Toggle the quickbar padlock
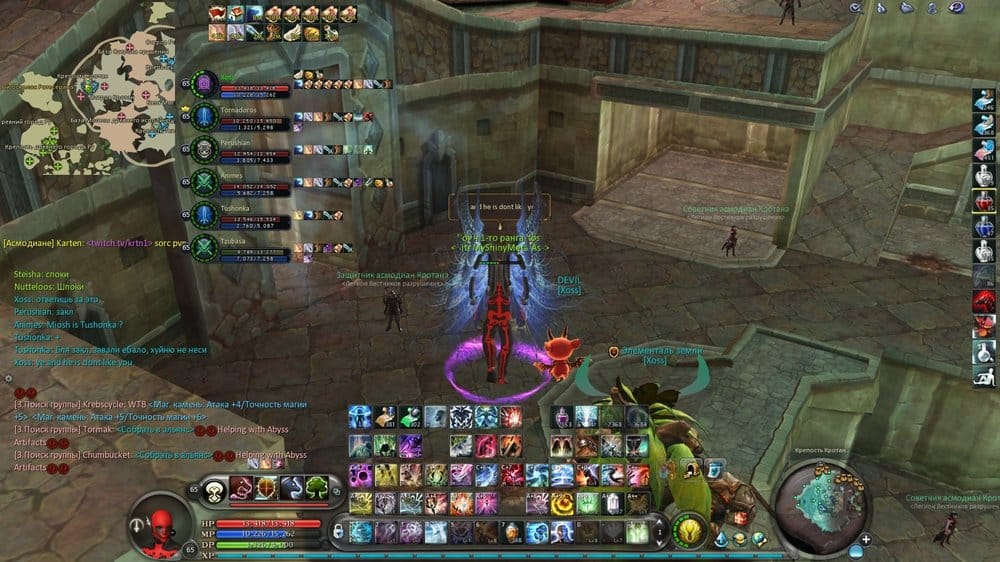Screen dimensions: 1000x562 pos(338,531)
